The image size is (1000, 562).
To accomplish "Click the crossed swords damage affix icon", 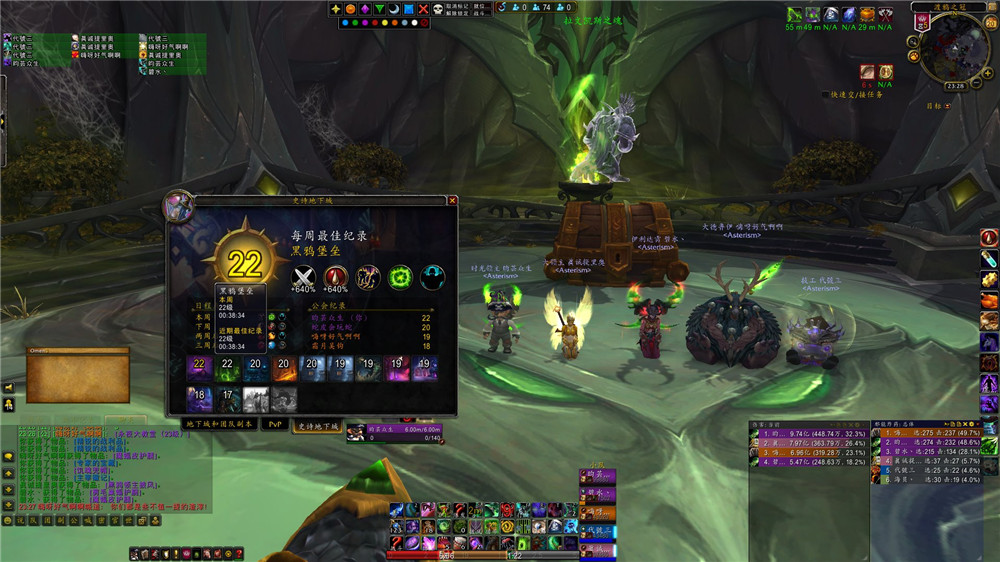I will coord(302,277).
